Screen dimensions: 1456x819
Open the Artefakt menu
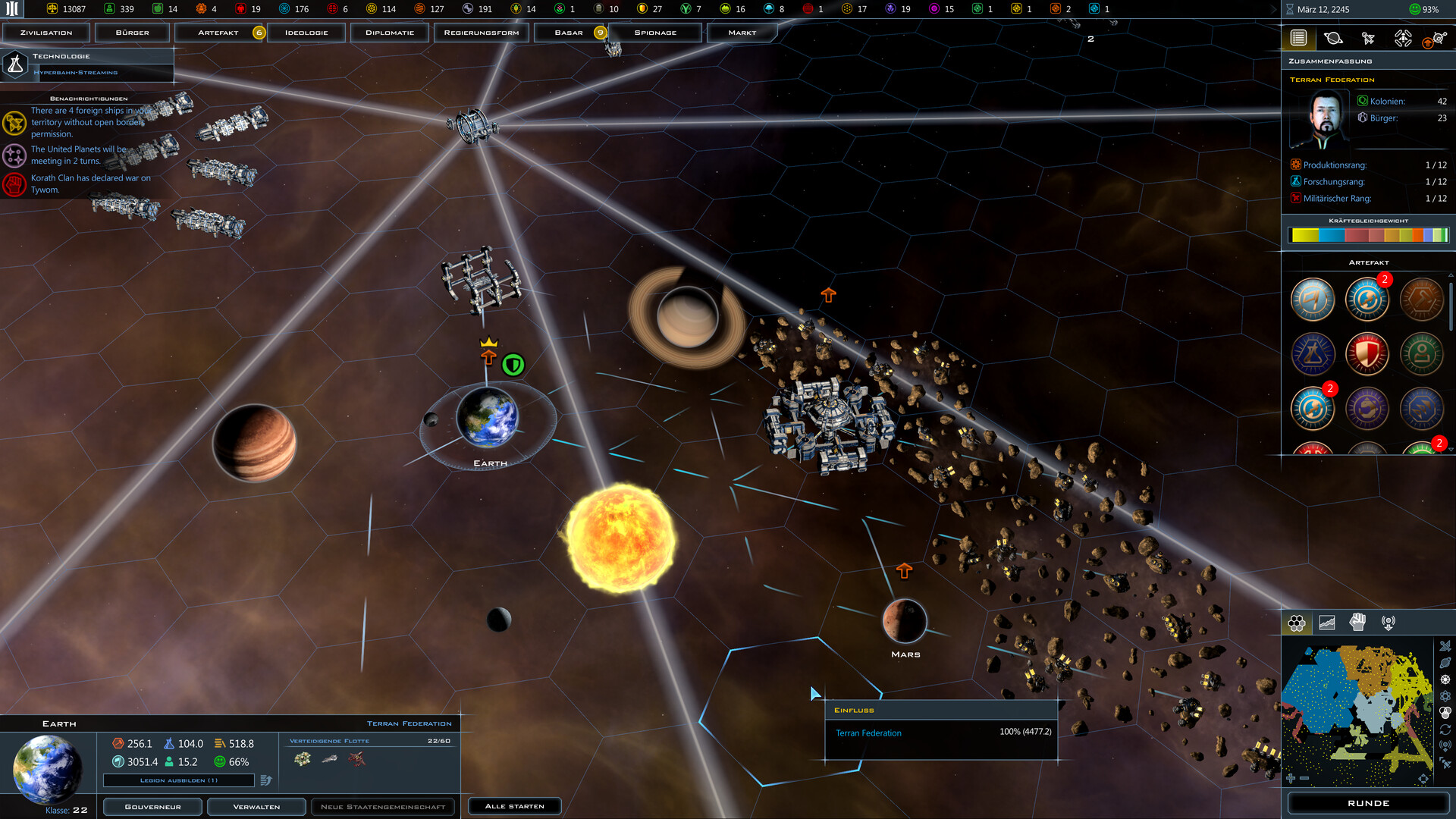pyautogui.click(x=218, y=33)
